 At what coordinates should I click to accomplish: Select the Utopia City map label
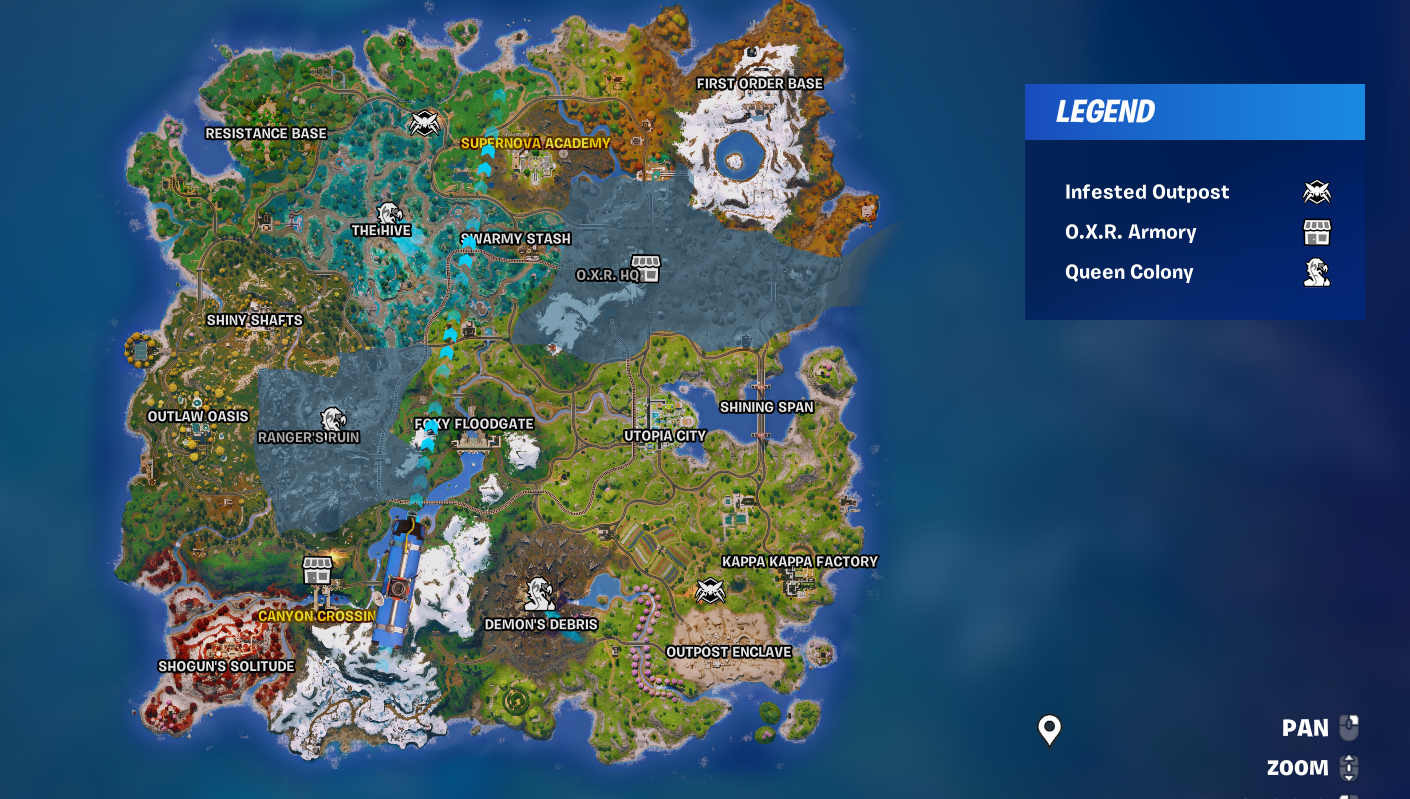pos(665,435)
